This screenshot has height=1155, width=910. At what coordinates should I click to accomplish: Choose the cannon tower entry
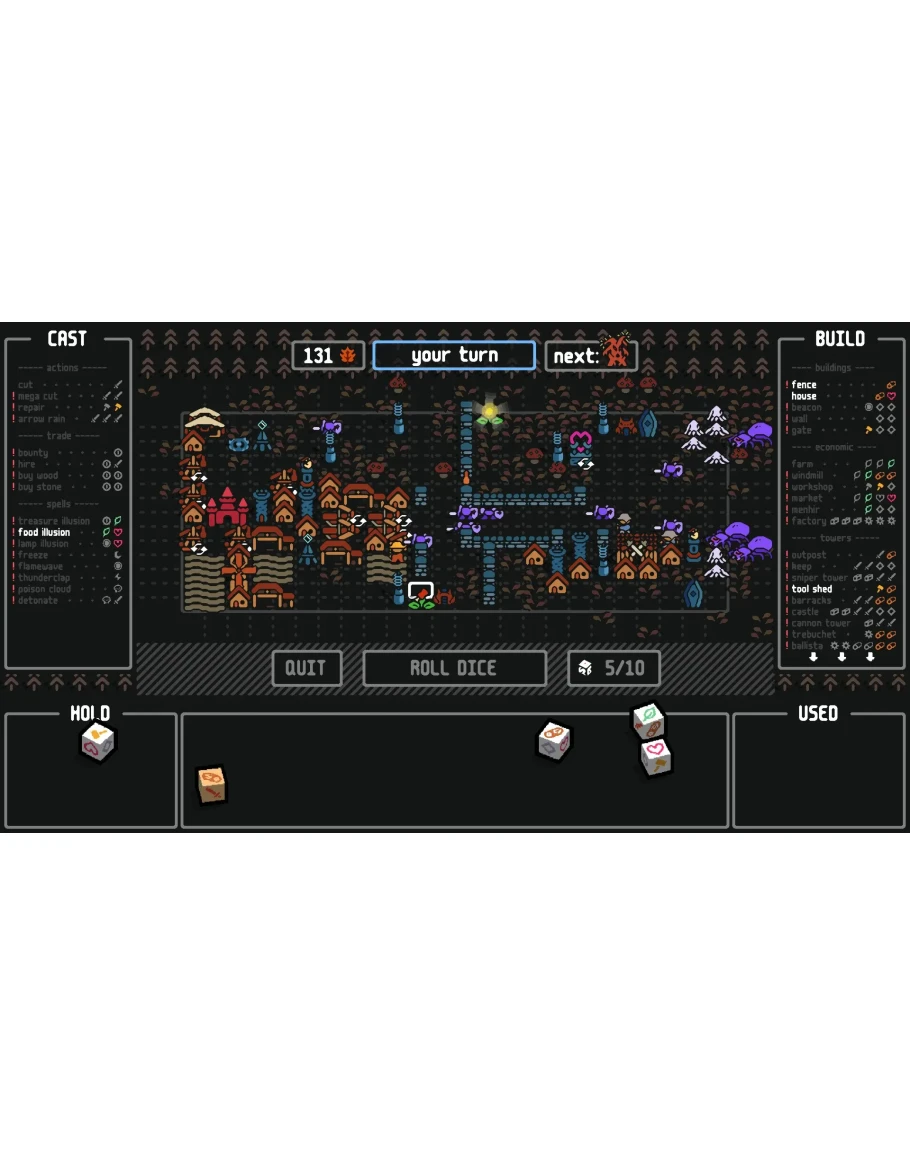click(x=820, y=623)
